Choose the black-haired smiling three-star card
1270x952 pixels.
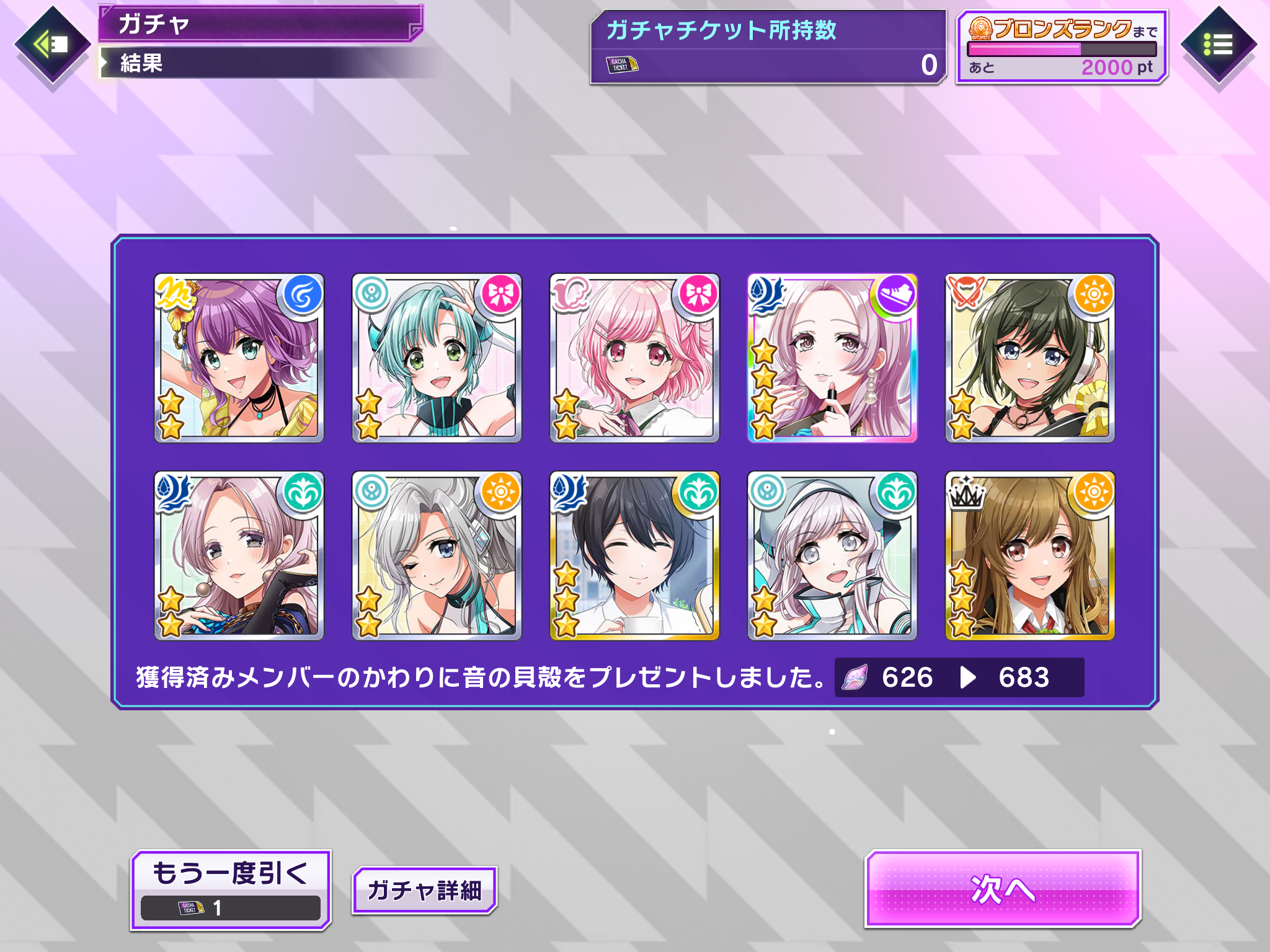634,555
